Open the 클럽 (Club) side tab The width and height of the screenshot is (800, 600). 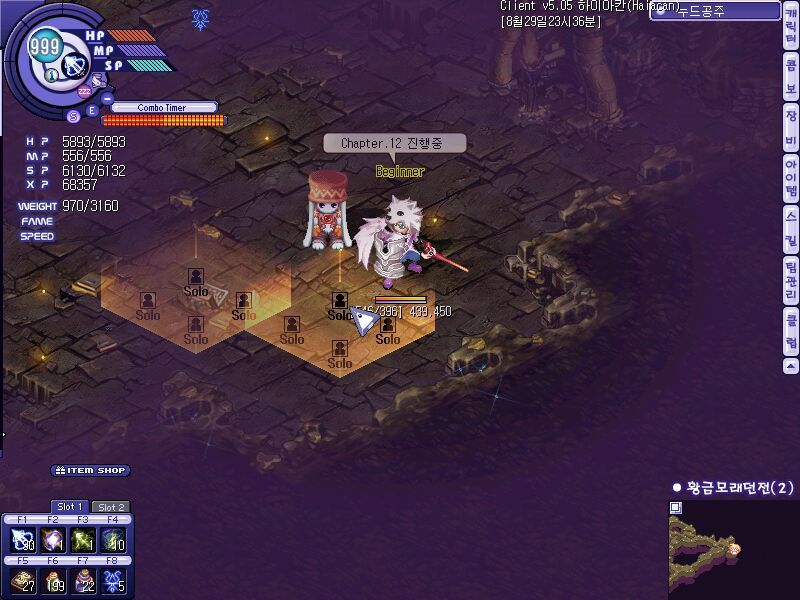(791, 332)
